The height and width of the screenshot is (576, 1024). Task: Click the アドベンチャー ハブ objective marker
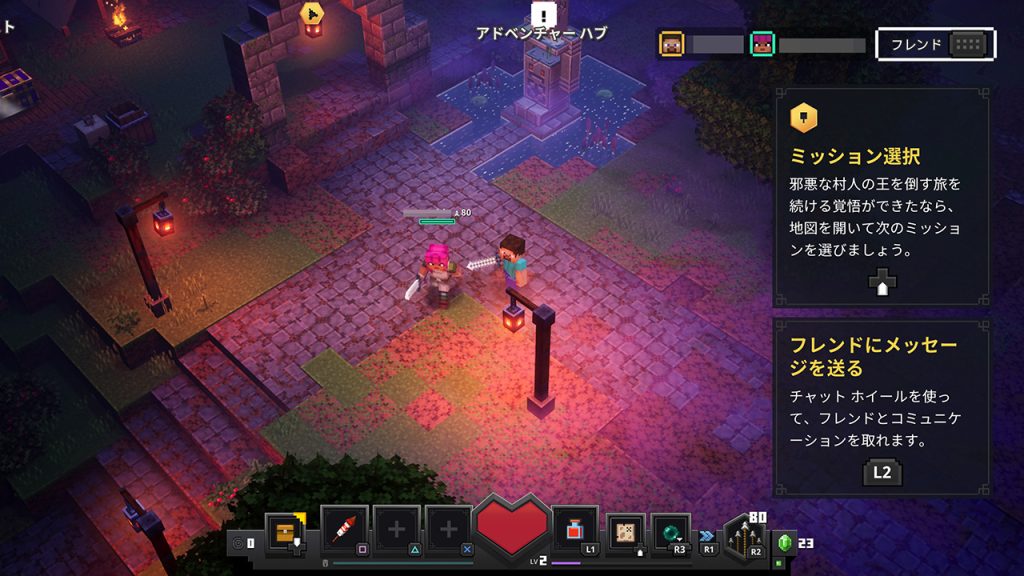[x=542, y=15]
